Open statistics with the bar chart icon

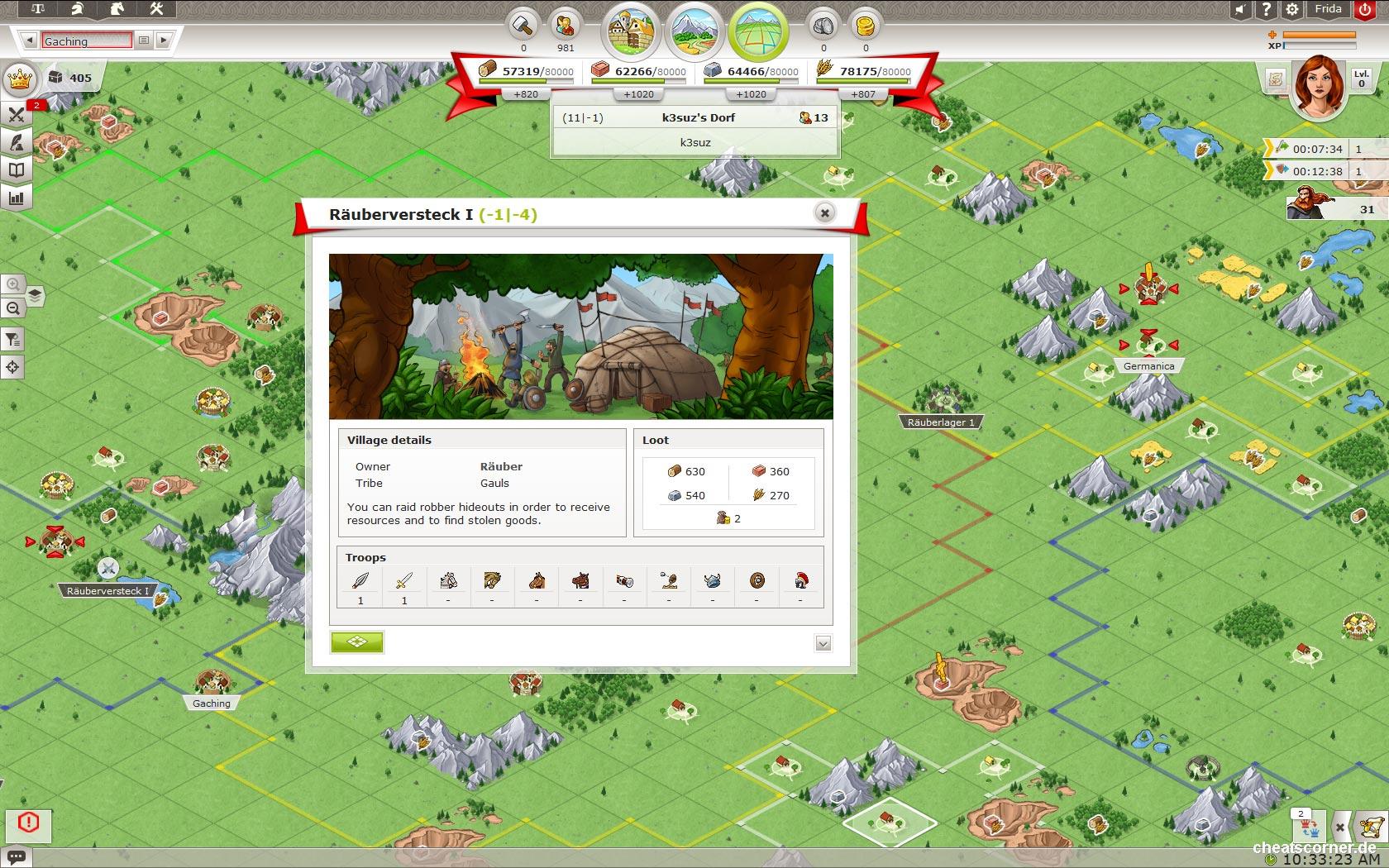[16, 197]
